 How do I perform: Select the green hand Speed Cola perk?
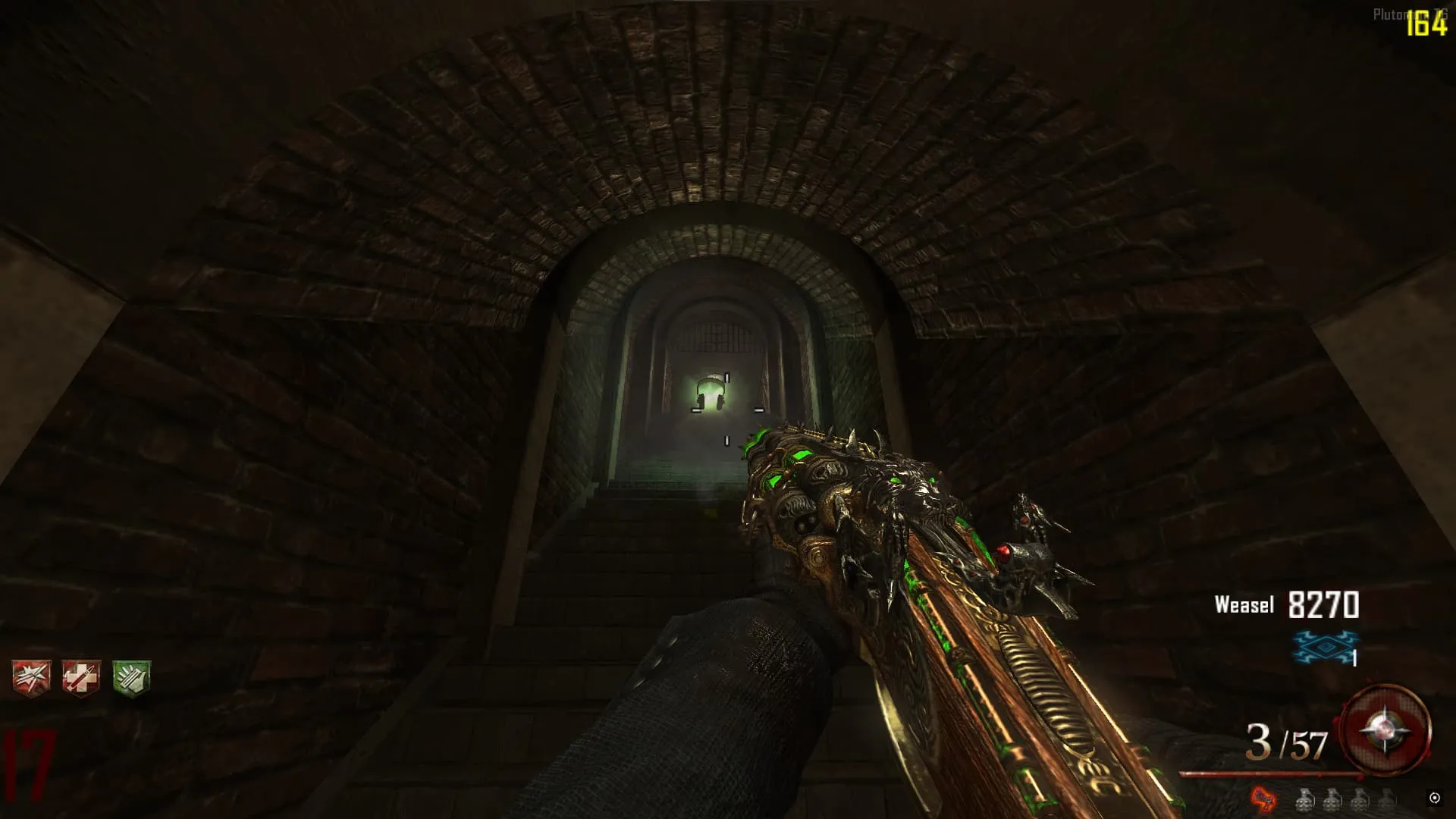(131, 677)
